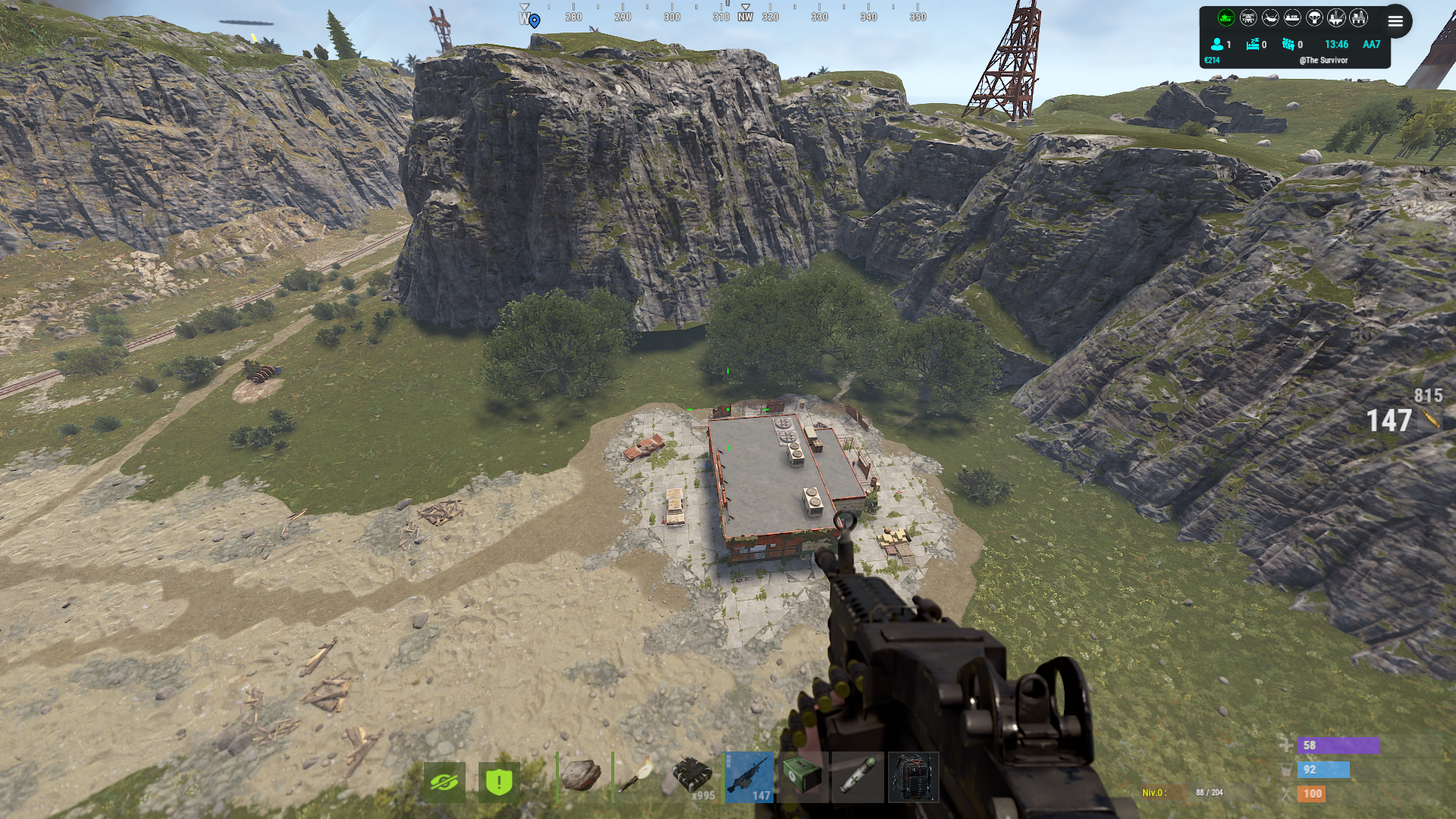Choose the Chinook helicopter event icon
The width and height of the screenshot is (1456, 819).
(x=1270, y=17)
